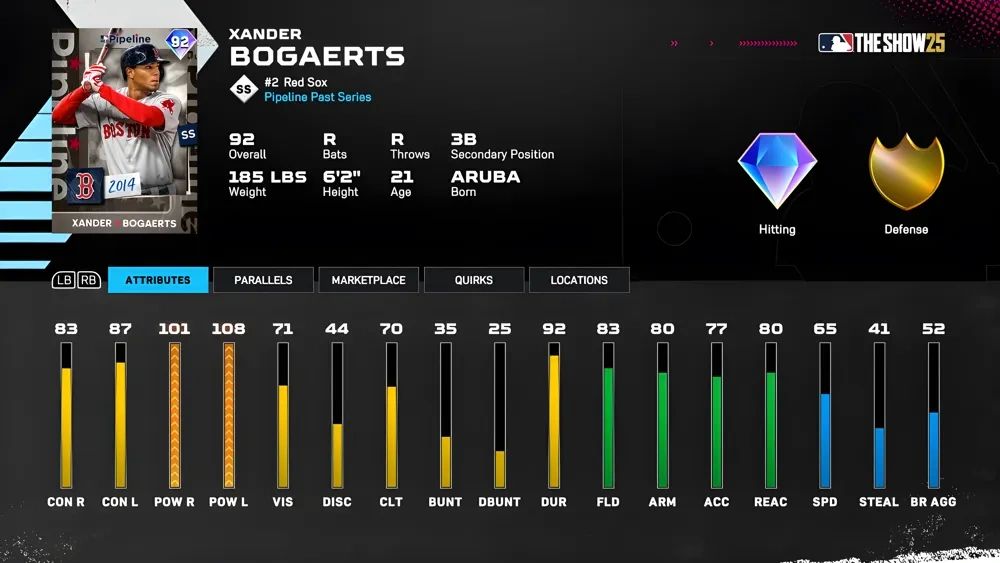Select the Xander Bogaerts player card
Image resolution: width=1000 pixels, height=563 pixels.
click(x=125, y=131)
